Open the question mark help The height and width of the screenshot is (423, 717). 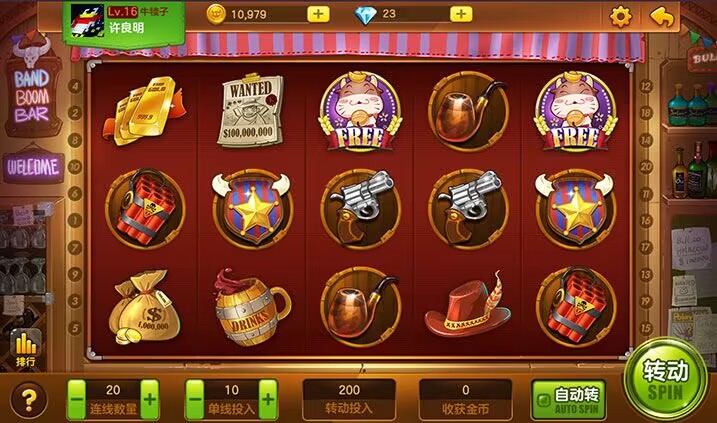(x=29, y=401)
